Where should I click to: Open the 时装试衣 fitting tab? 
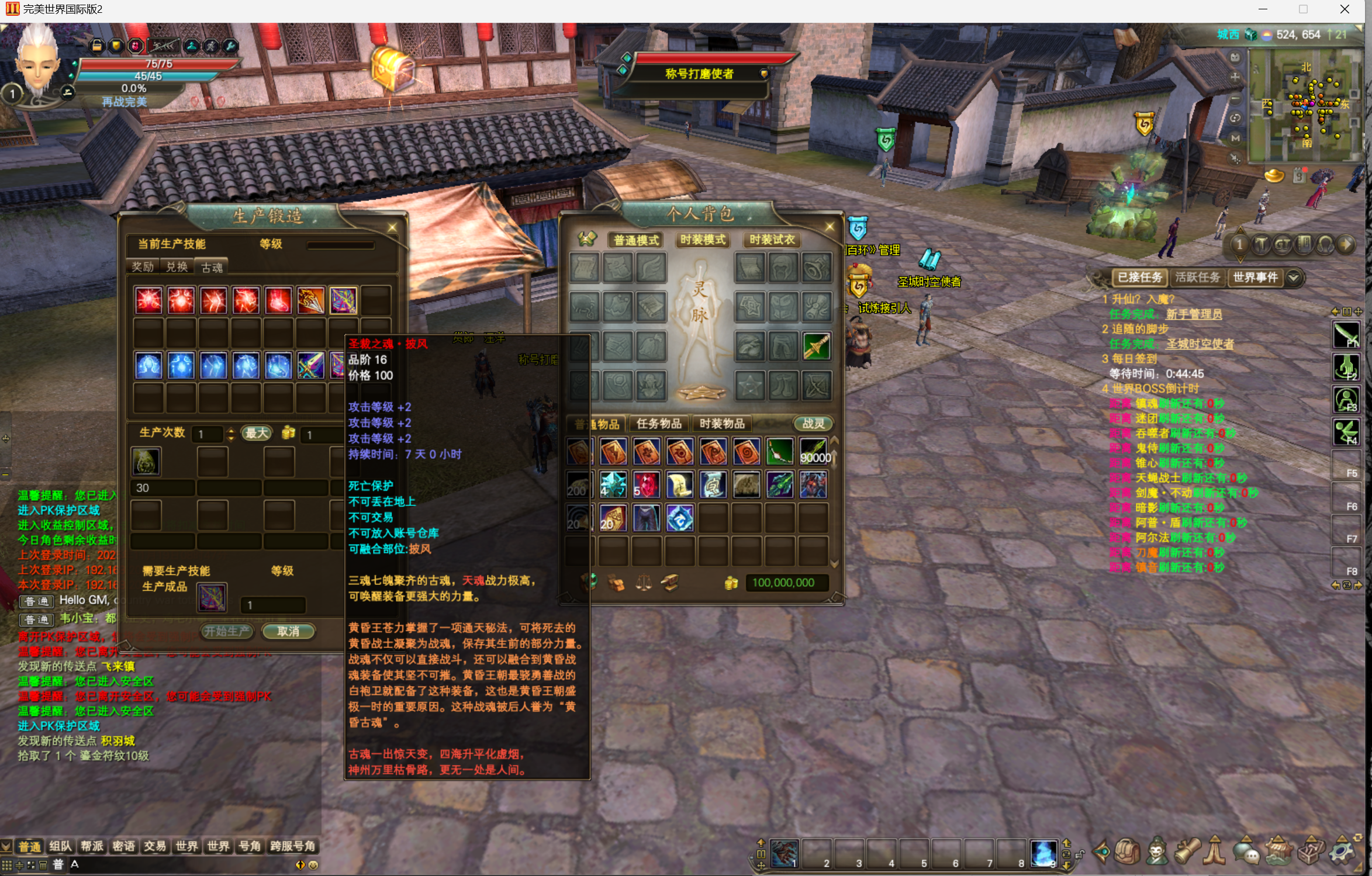[772, 240]
